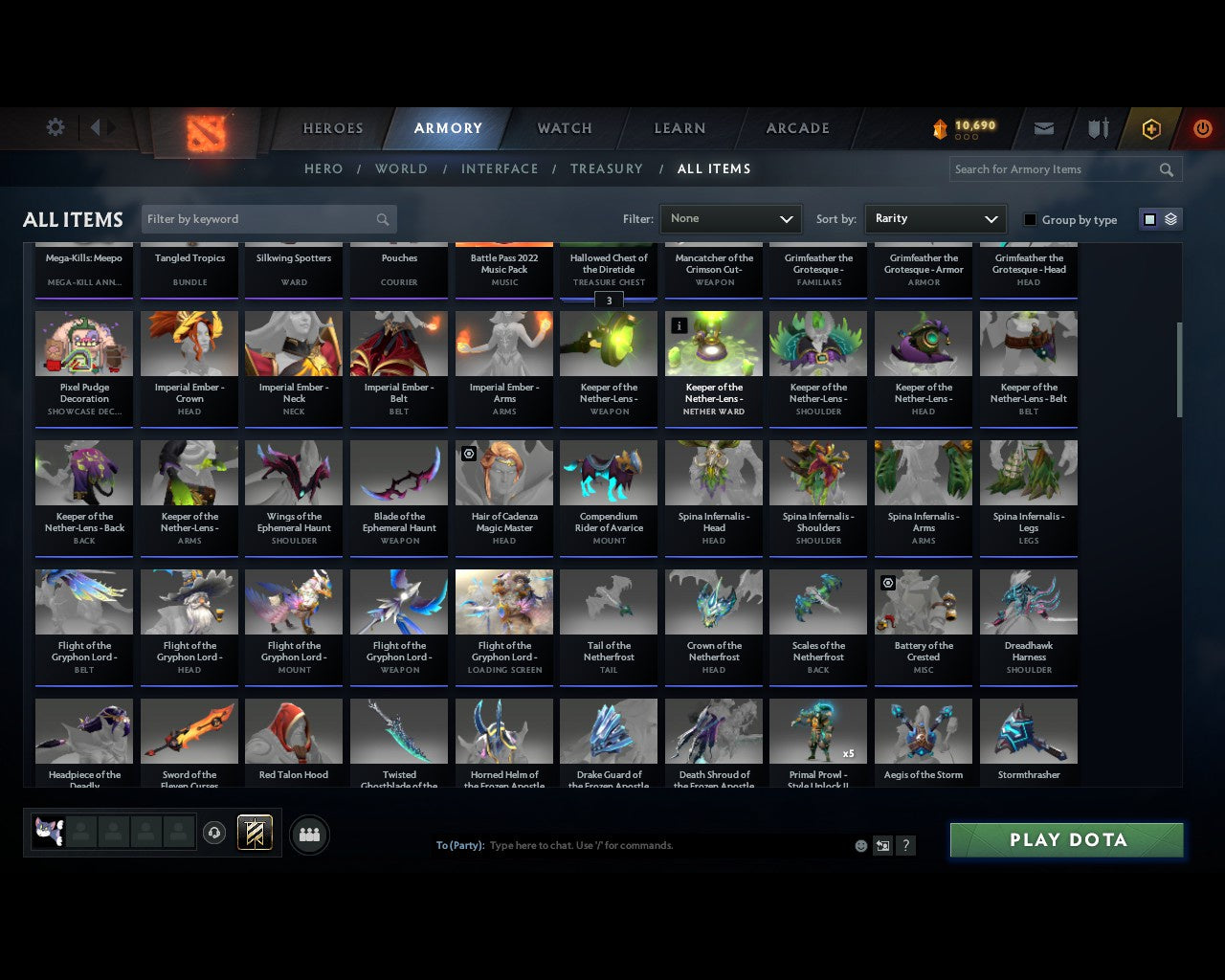This screenshot has height=980, width=1225.
Task: Open the Sort by Rarity dropdown
Action: click(935, 219)
